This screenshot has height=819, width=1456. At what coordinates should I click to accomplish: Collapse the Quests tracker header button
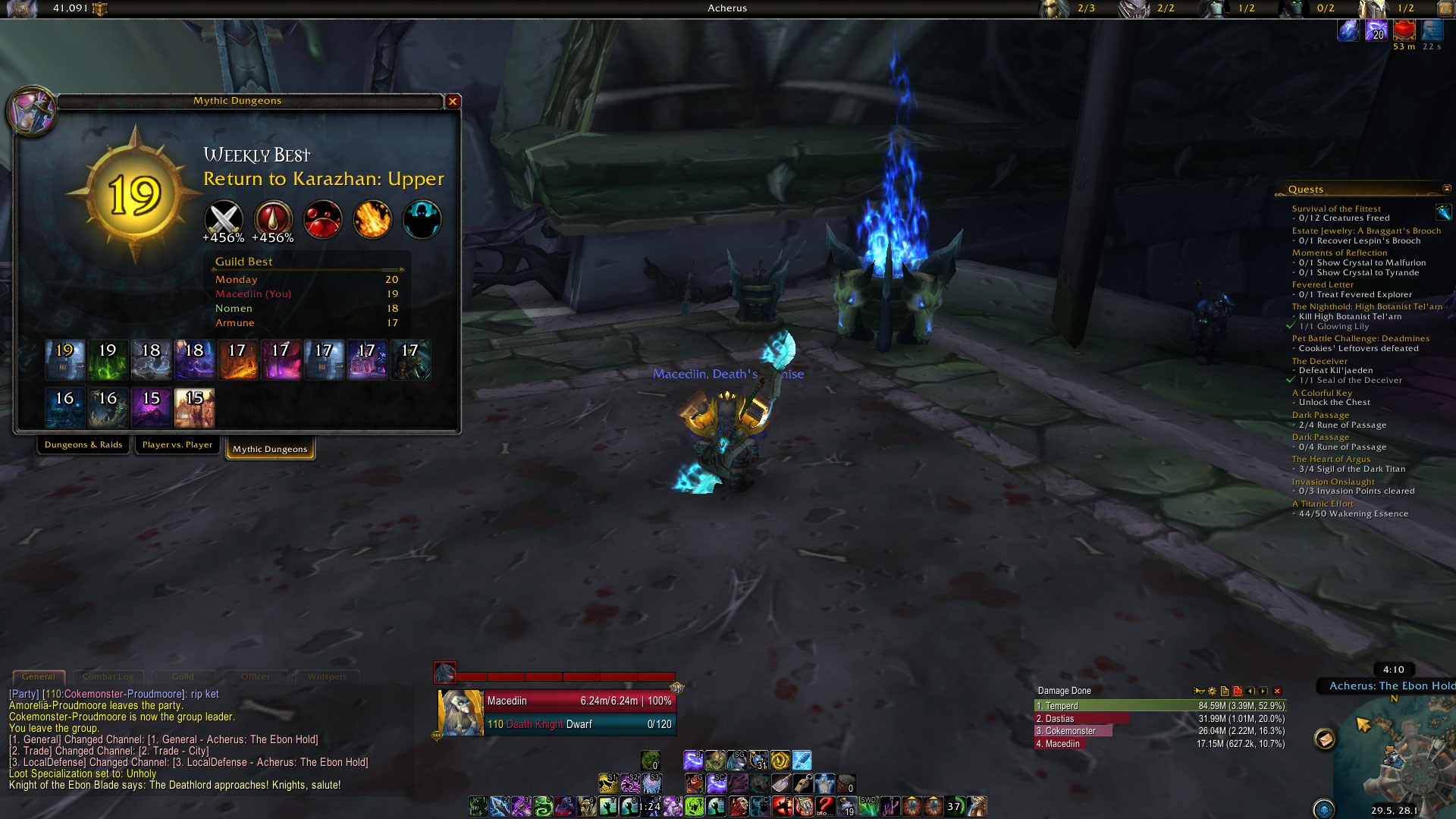[x=1446, y=189]
